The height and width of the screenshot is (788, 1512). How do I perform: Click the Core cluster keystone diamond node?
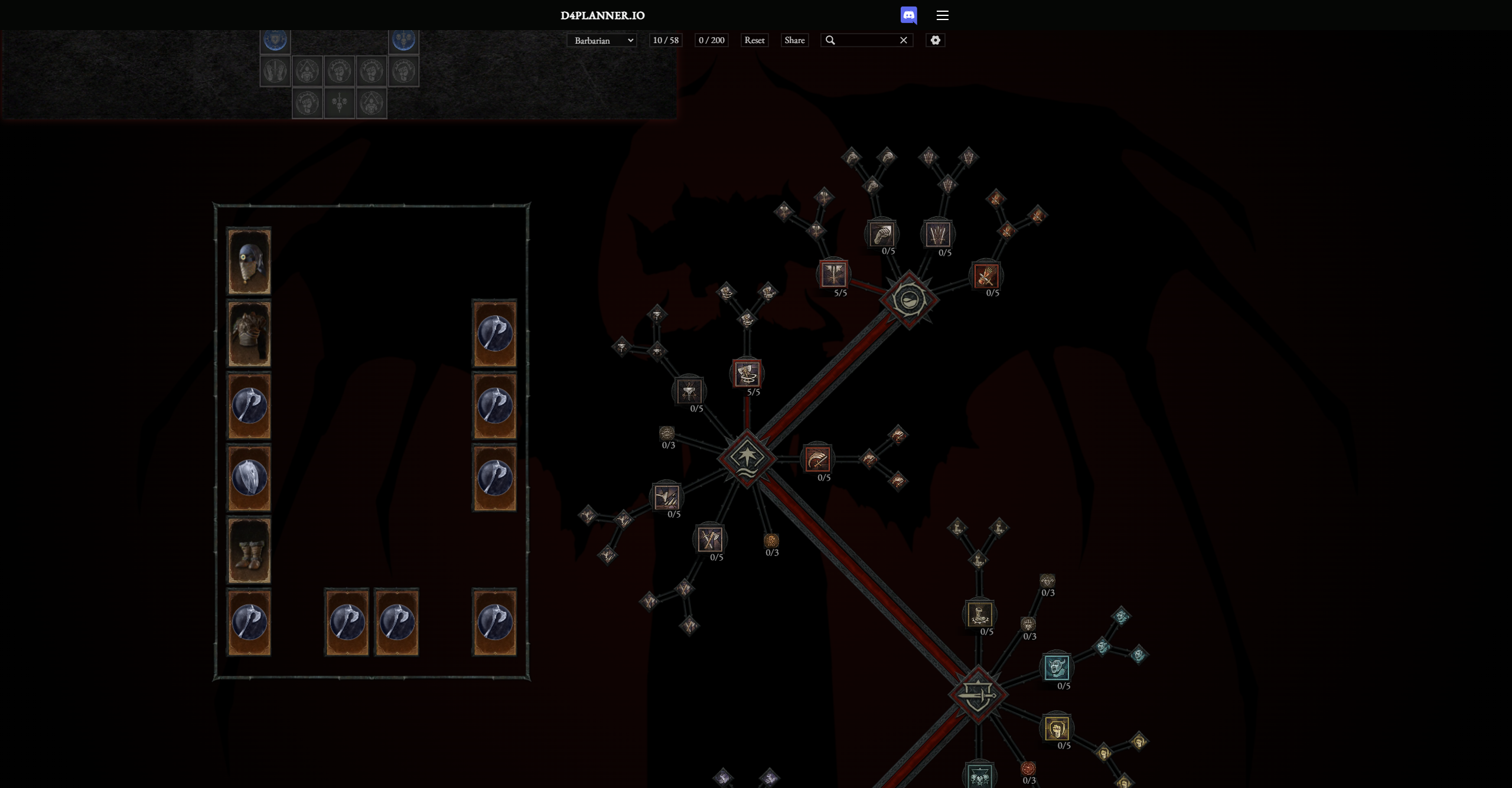(x=747, y=457)
